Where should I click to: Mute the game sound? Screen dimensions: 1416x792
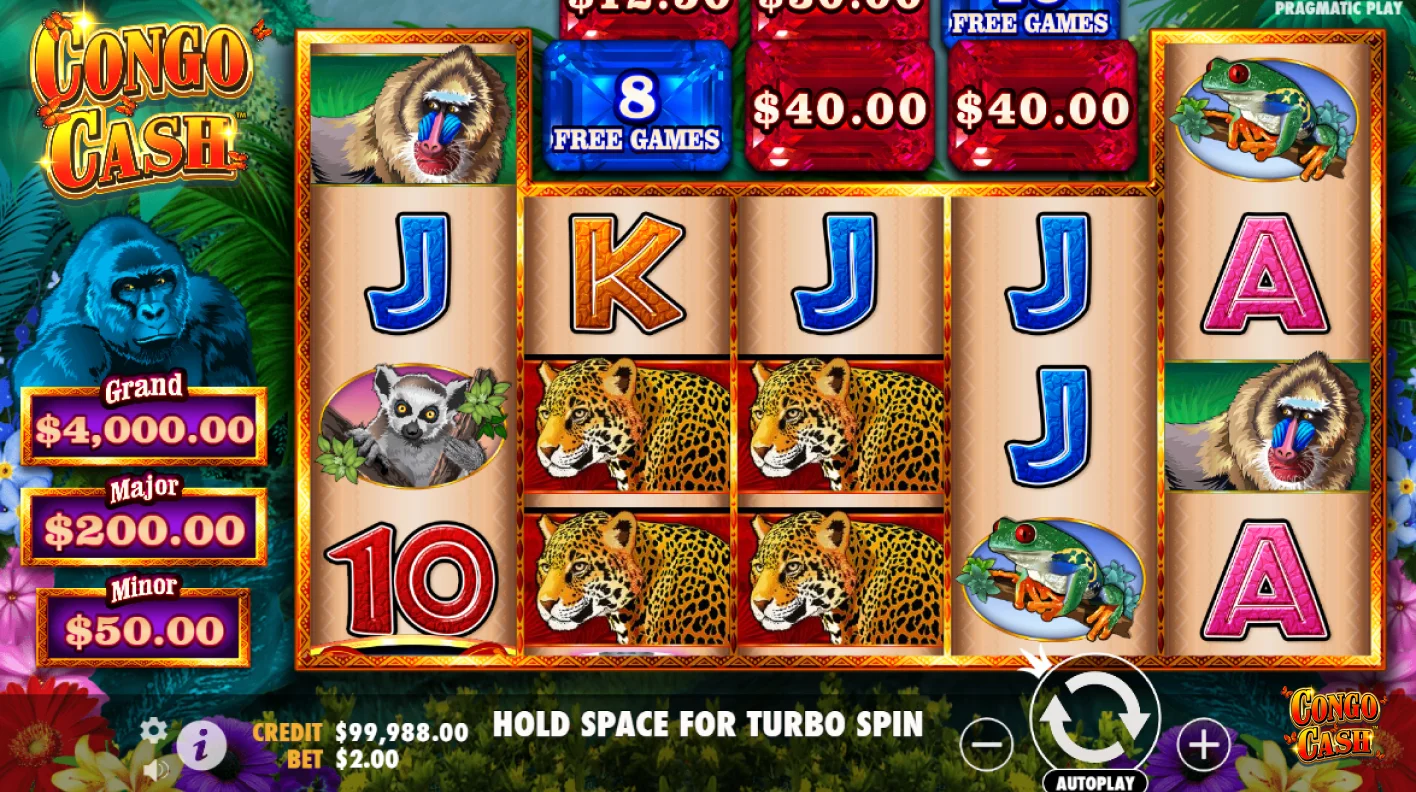156,769
